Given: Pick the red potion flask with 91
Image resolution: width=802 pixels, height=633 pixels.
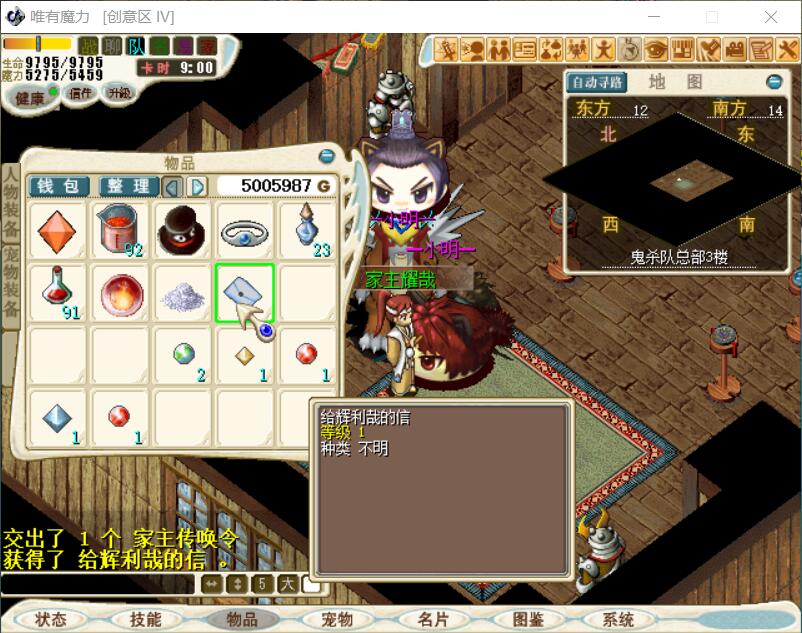Looking at the screenshot, I should coord(57,293).
